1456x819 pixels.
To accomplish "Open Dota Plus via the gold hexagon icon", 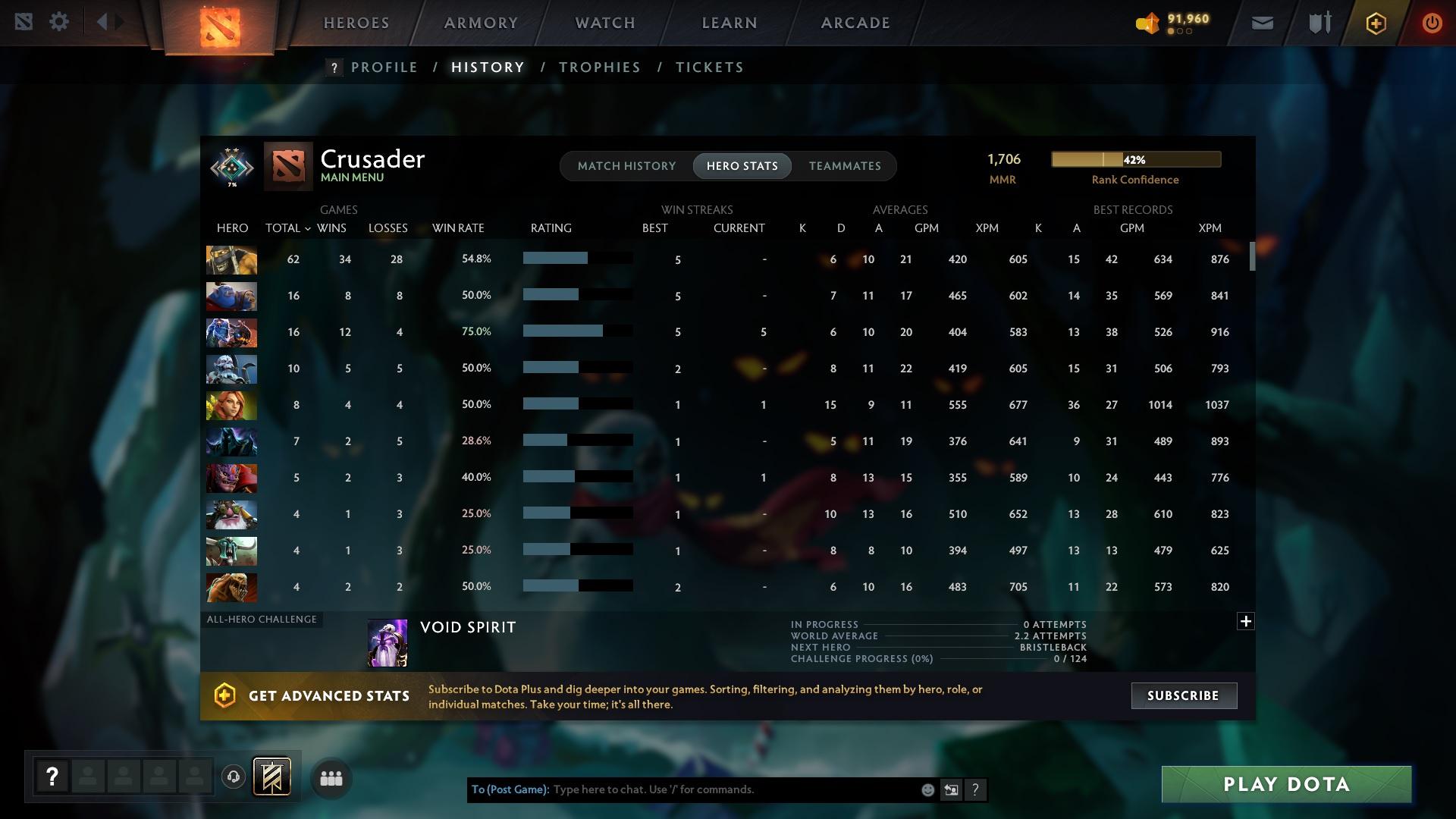I will tap(1375, 22).
